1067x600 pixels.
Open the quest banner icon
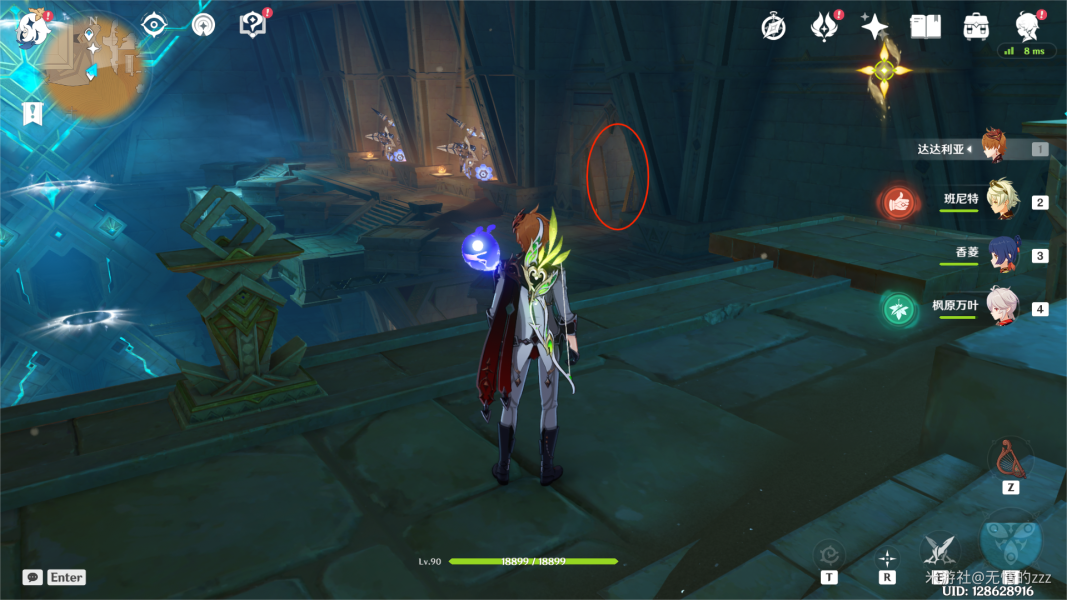33,112
